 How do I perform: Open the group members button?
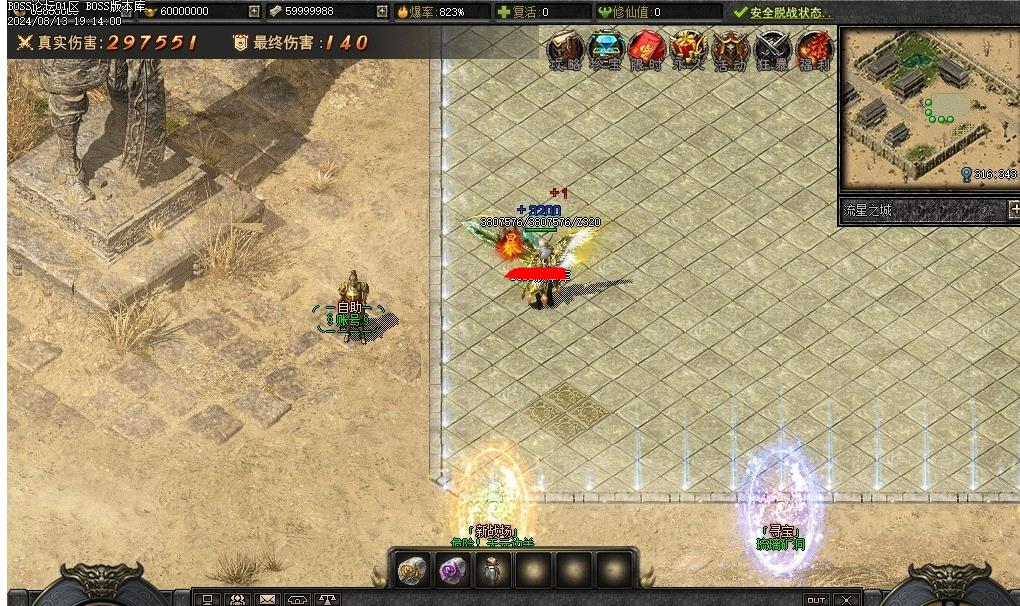(x=238, y=600)
